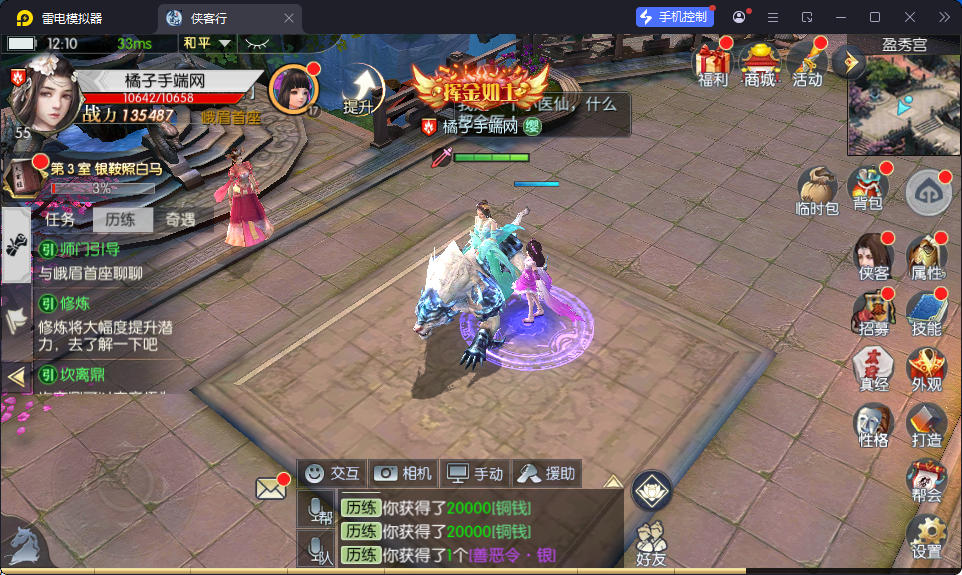The image size is (962, 575).
Task: Open the 外观 appearance menu
Action: tap(926, 369)
